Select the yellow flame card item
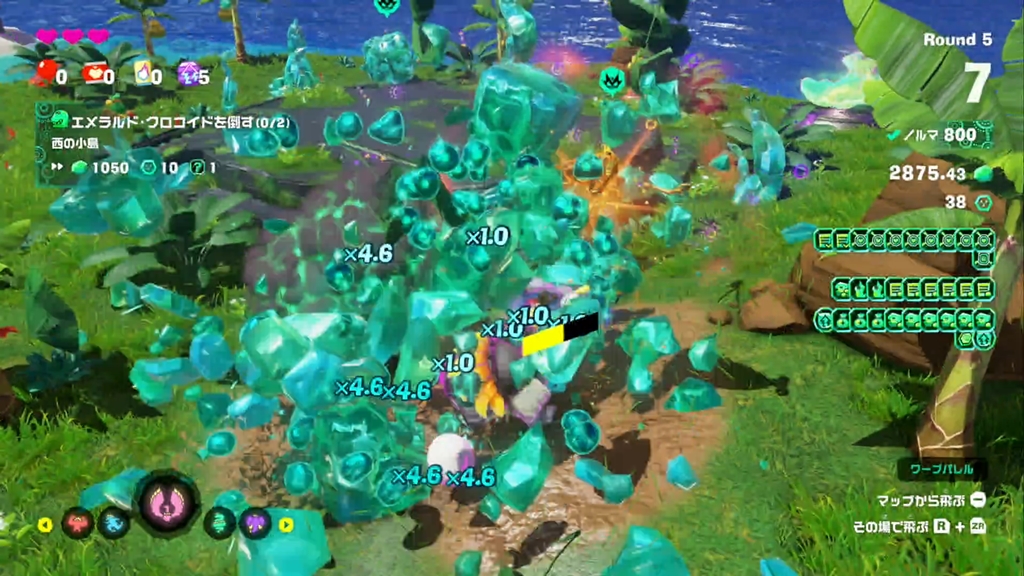Viewport: 1024px width, 576px height. pos(141,72)
